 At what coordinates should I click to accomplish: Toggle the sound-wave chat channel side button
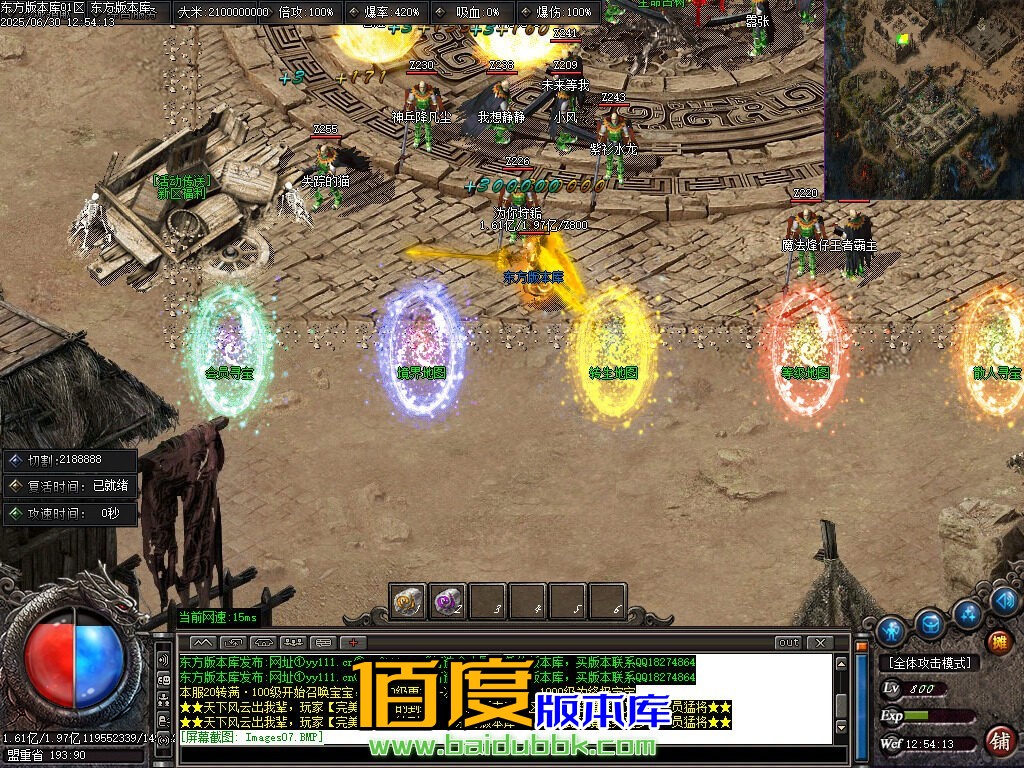[x=163, y=661]
